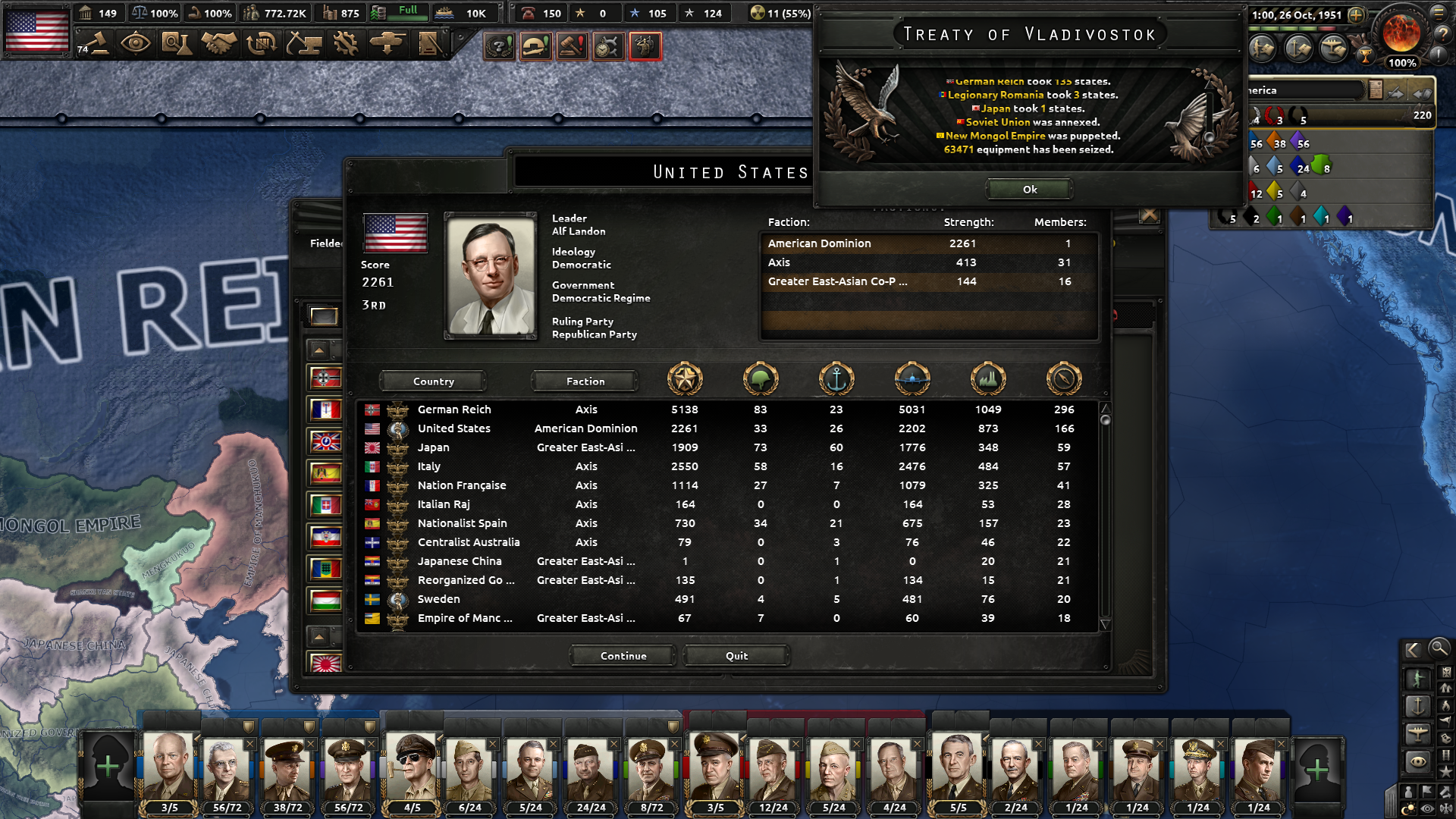The height and width of the screenshot is (819, 1456).
Task: Click the officer corps alert icon
Action: tap(645, 45)
